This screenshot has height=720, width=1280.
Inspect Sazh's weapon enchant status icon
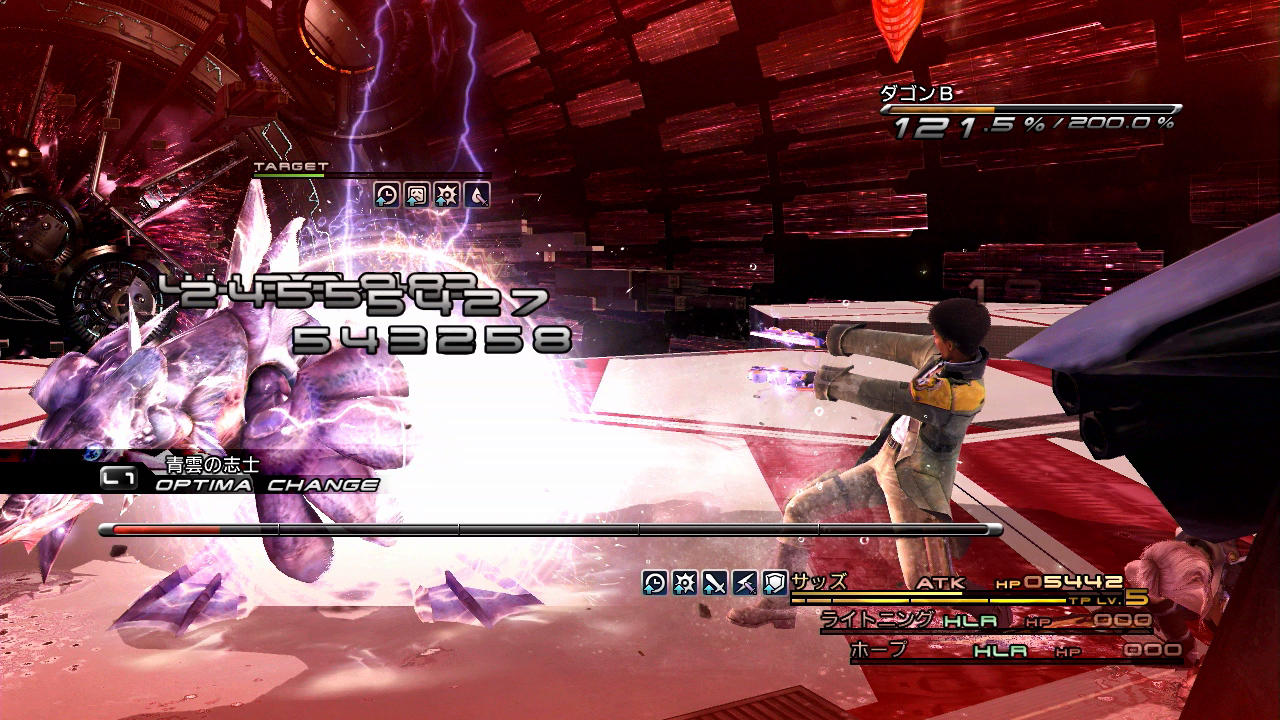(744, 583)
